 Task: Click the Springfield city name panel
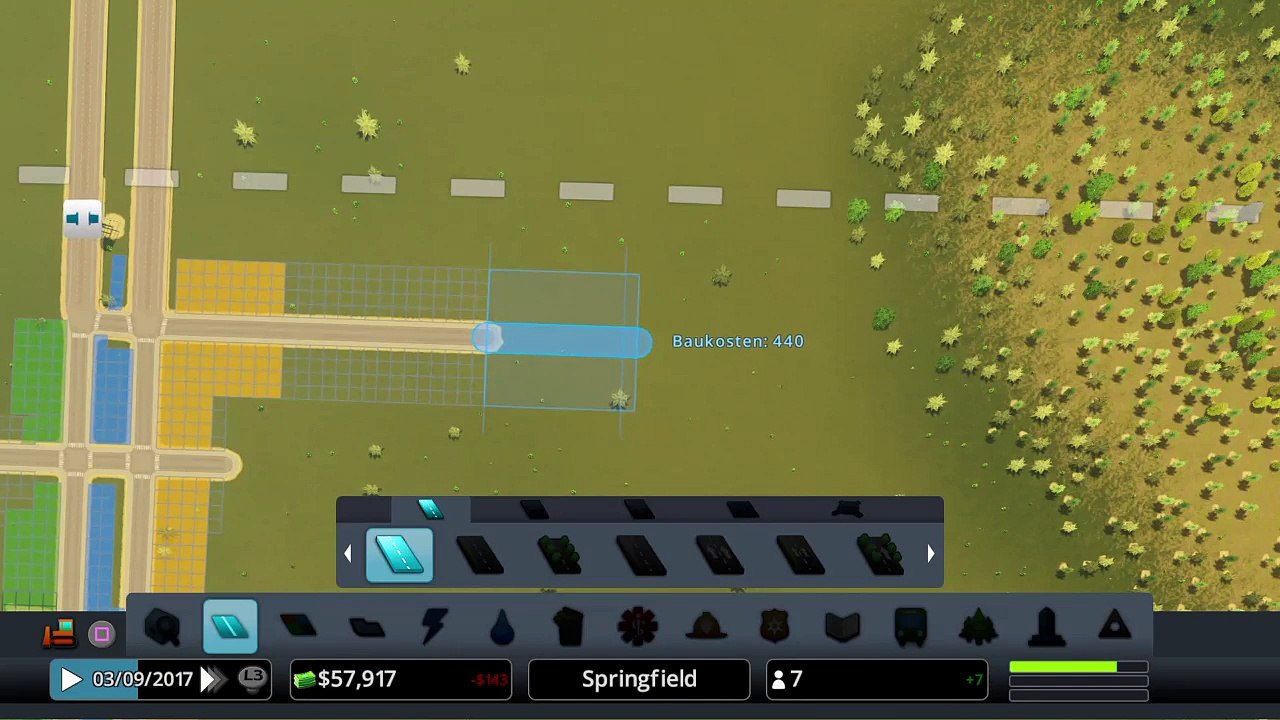coord(639,680)
